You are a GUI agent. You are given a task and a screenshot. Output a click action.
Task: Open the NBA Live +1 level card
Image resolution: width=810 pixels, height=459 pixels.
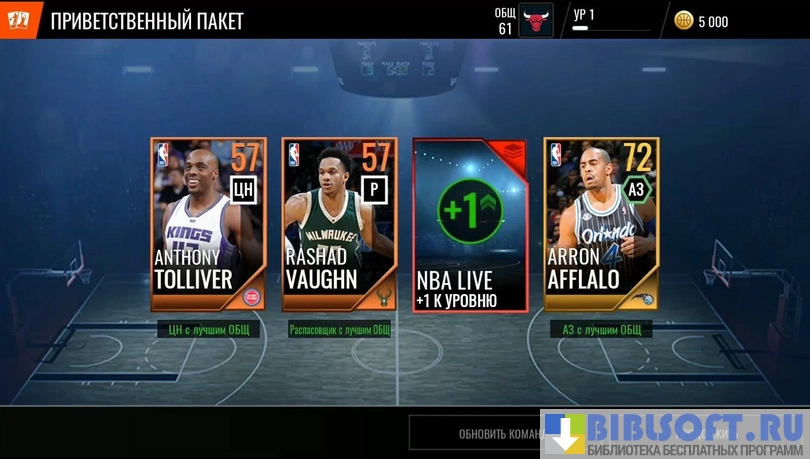click(470, 225)
